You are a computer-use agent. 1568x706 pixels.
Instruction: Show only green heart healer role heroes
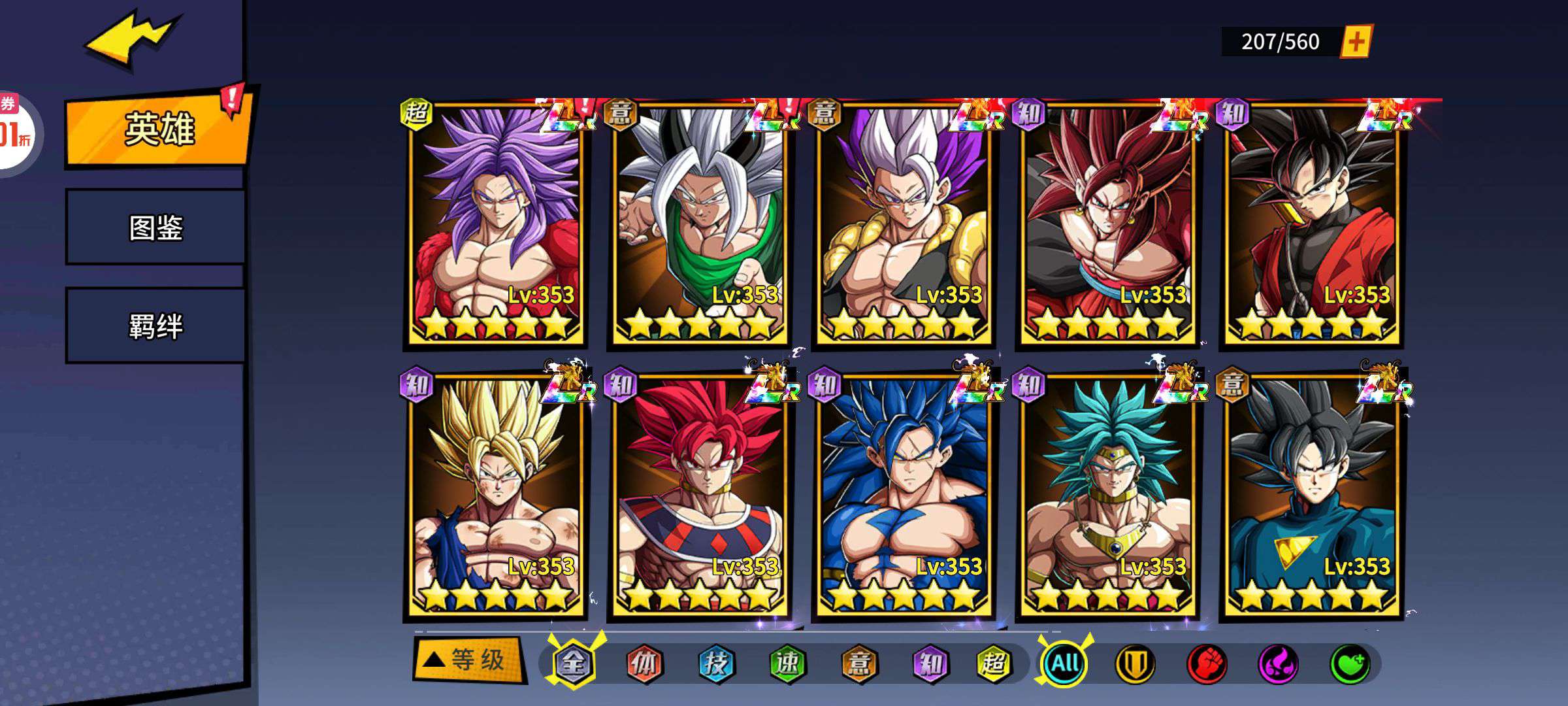[x=1350, y=664]
